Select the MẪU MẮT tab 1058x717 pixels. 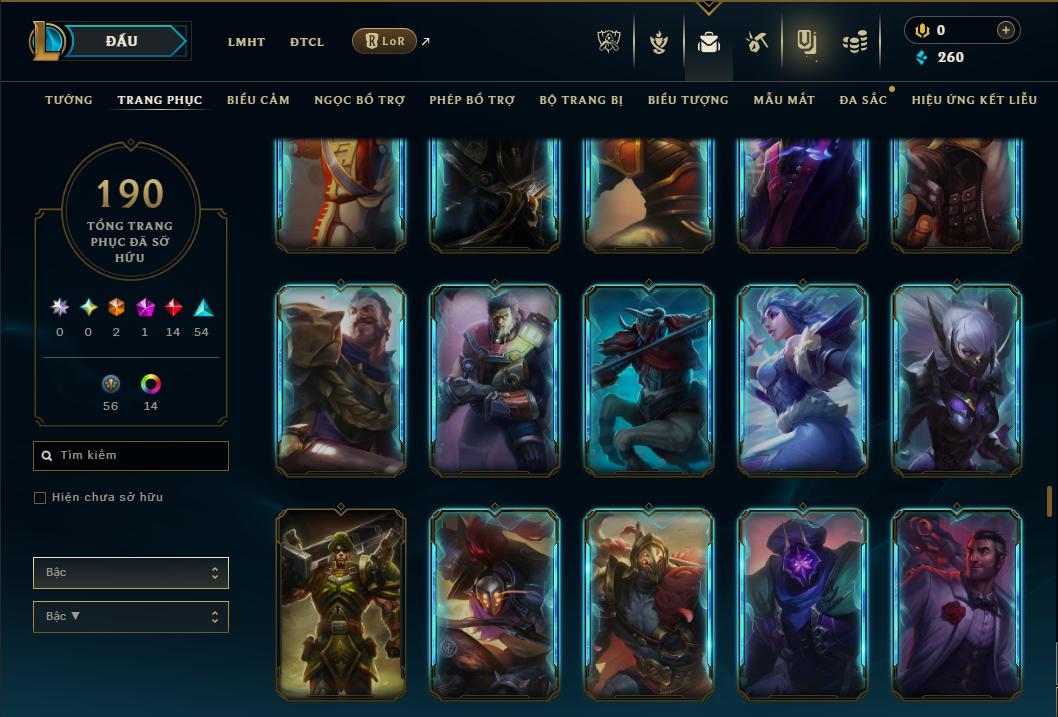coord(784,100)
